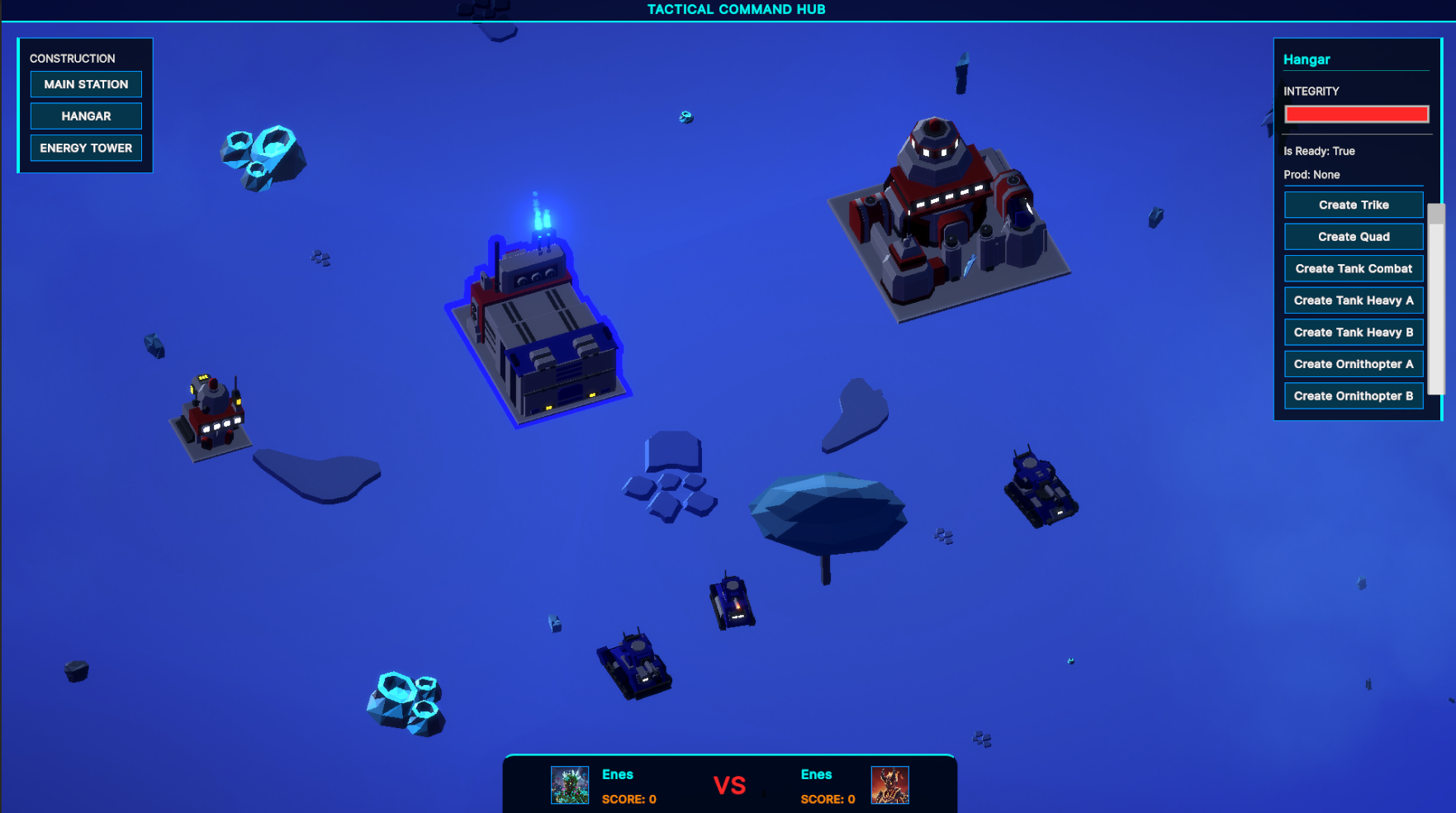Click the Hangar construction button

point(86,116)
